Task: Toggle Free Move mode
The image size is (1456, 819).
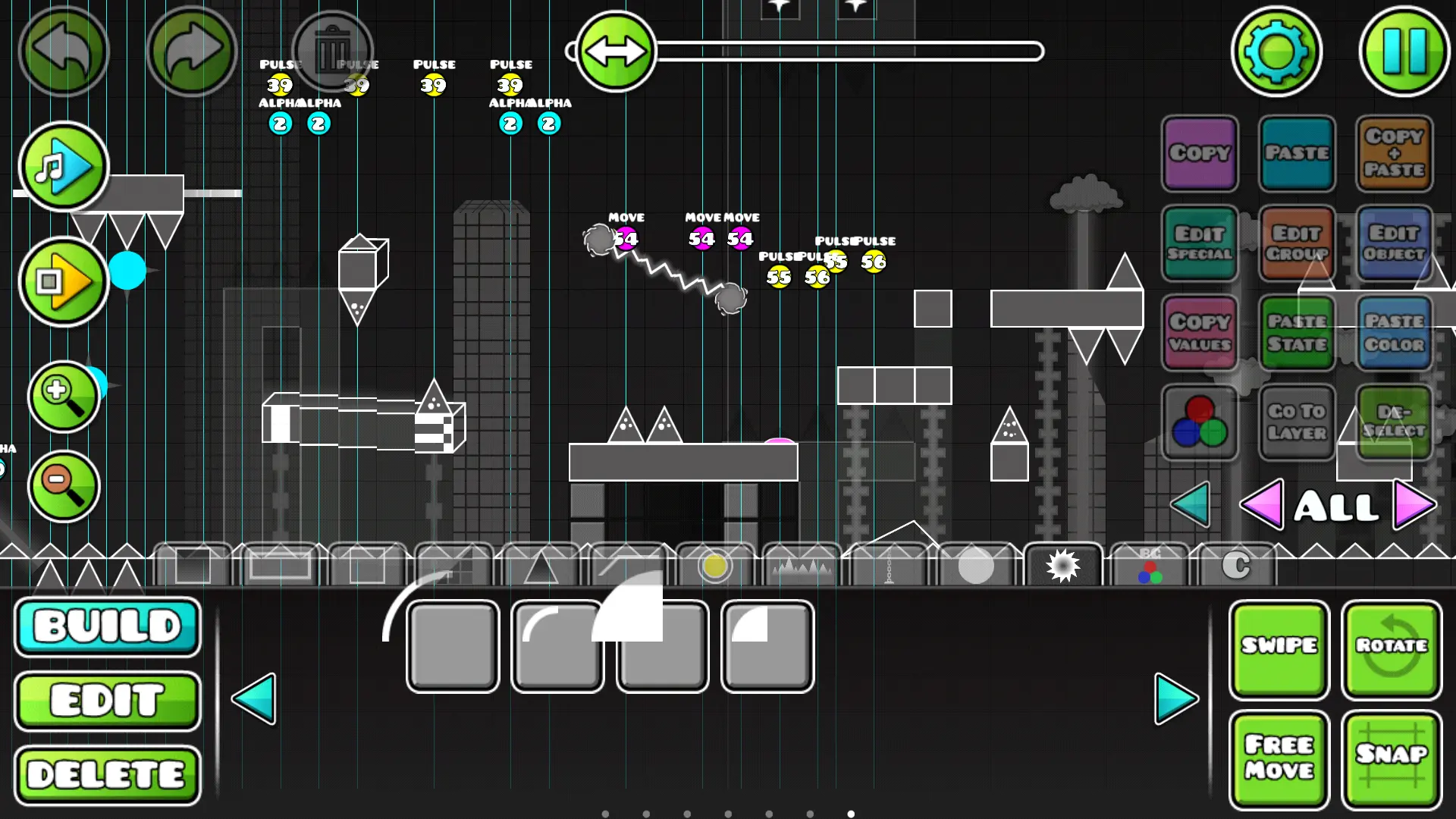Action: click(1279, 758)
